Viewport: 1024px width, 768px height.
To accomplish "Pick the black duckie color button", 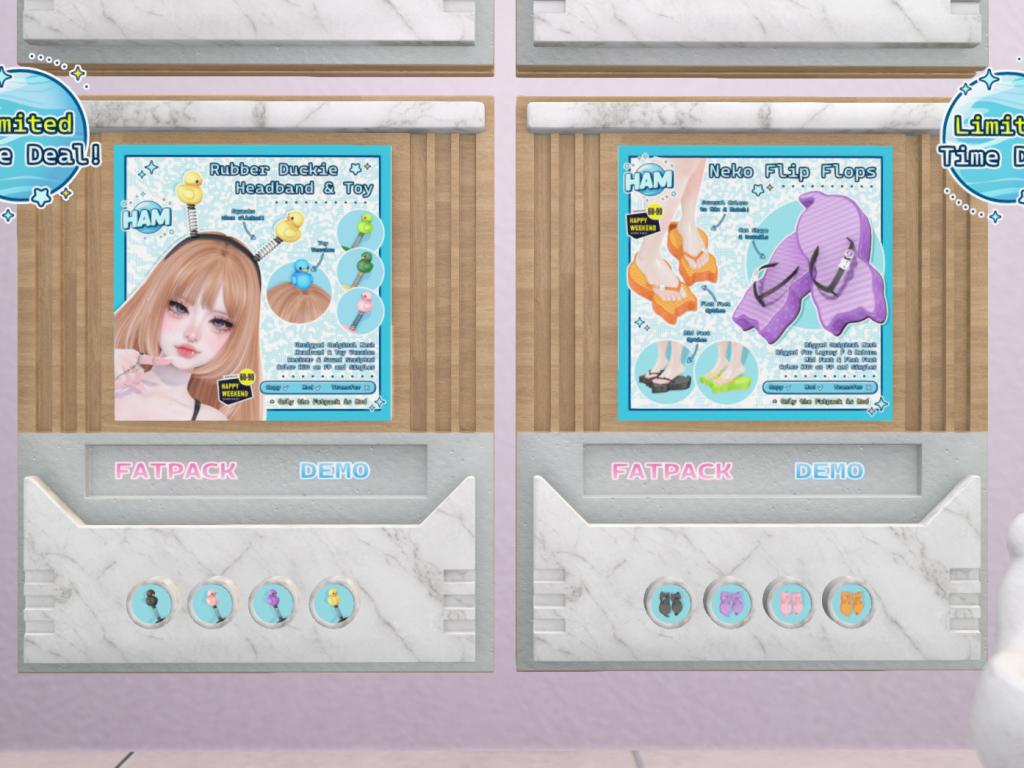I will point(152,603).
